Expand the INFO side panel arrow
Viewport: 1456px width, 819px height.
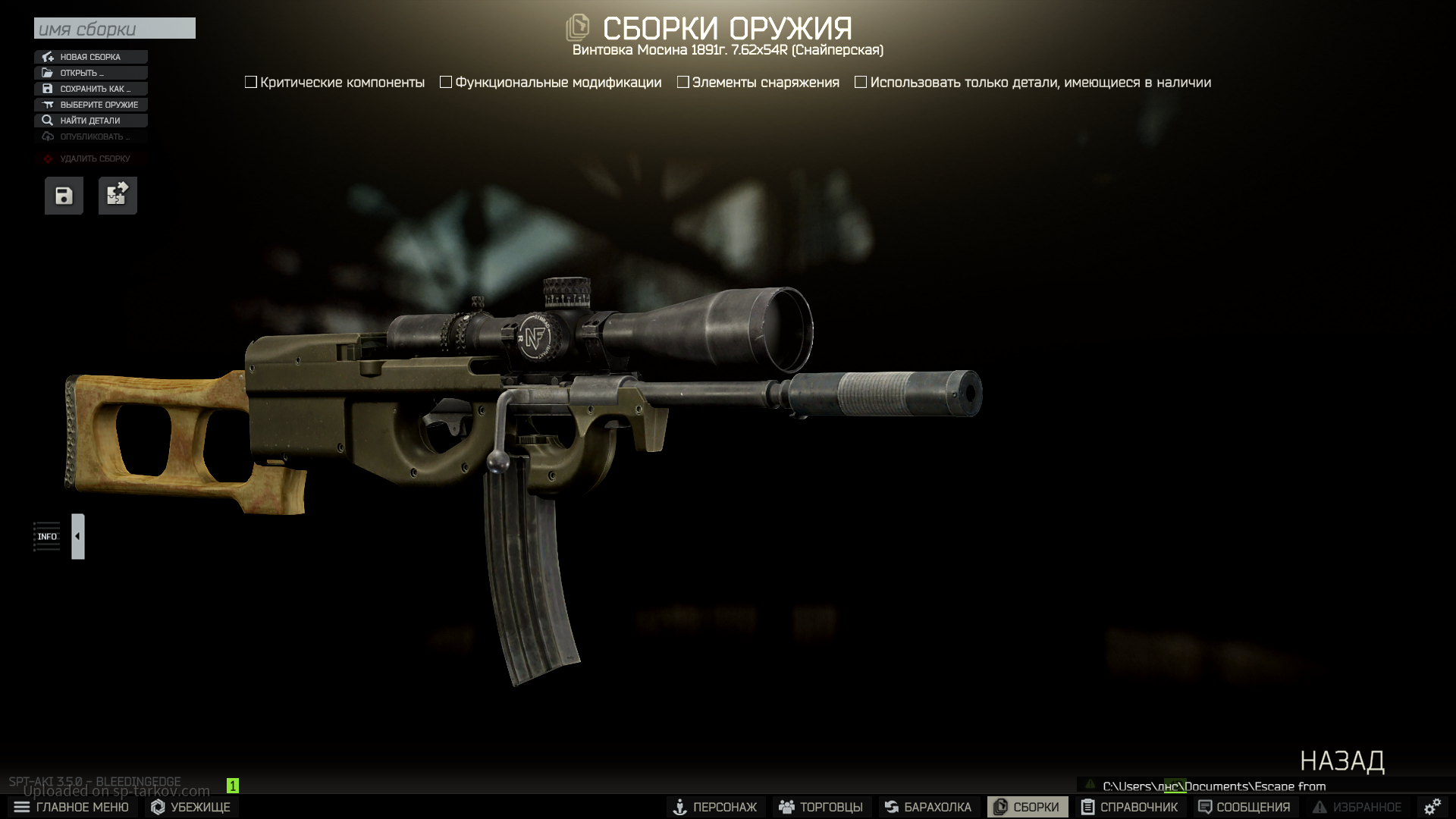tap(77, 536)
